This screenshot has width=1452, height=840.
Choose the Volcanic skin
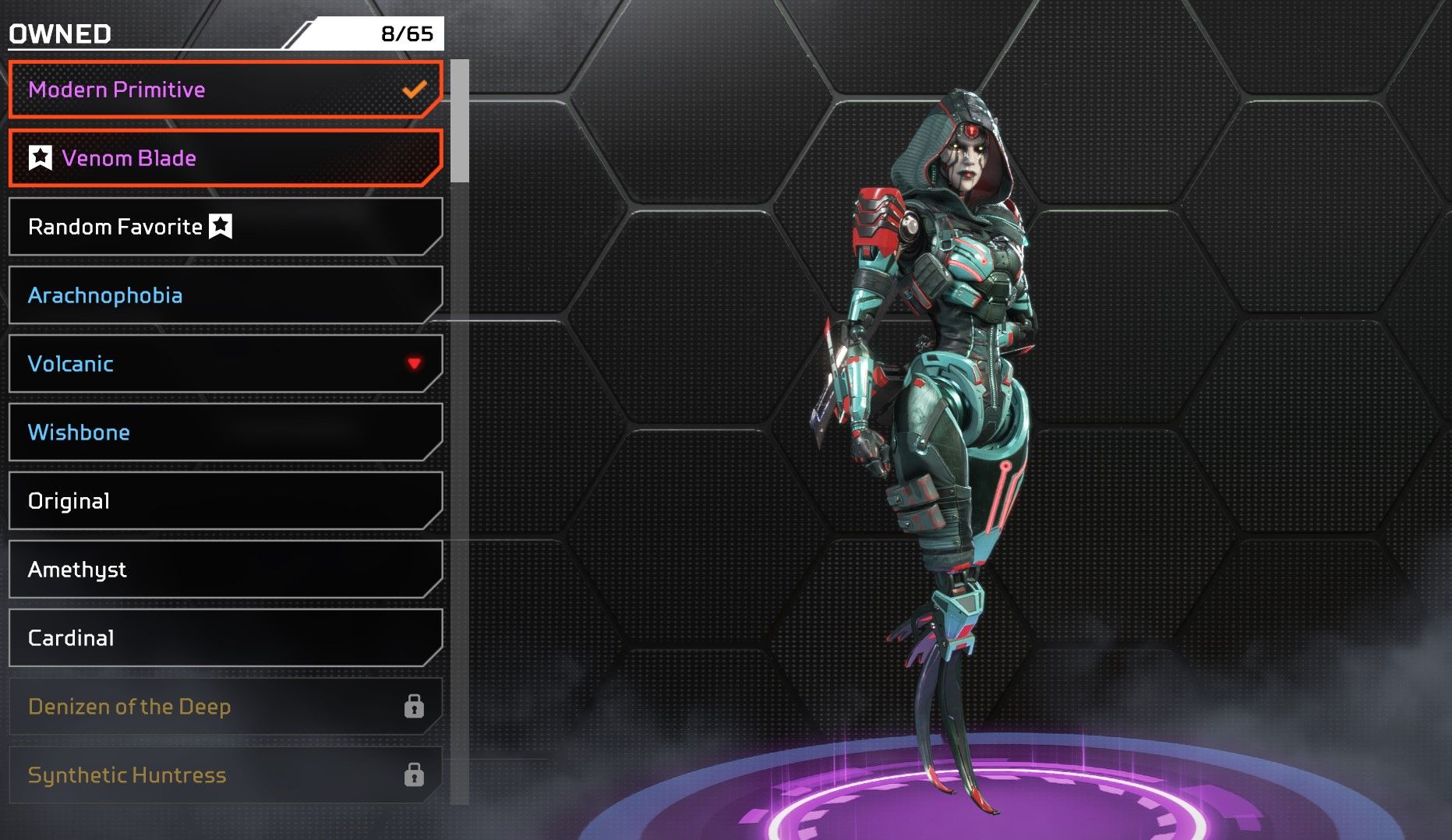pyautogui.click(x=224, y=364)
